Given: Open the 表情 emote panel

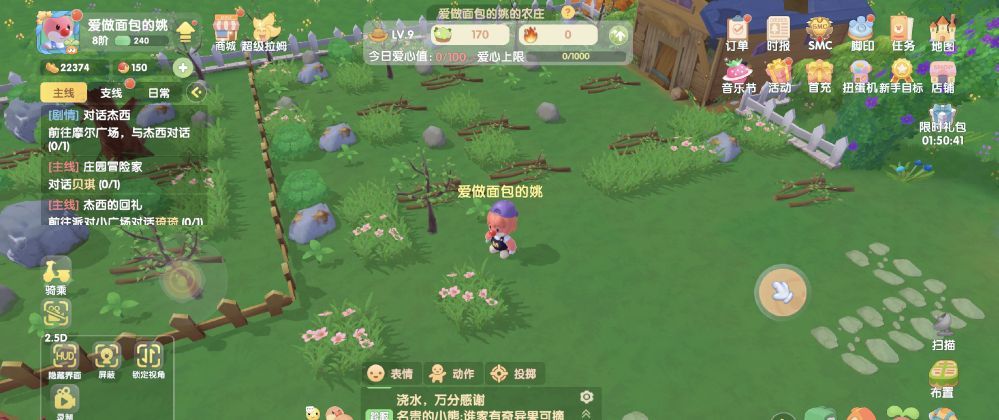Looking at the screenshot, I should [390, 374].
